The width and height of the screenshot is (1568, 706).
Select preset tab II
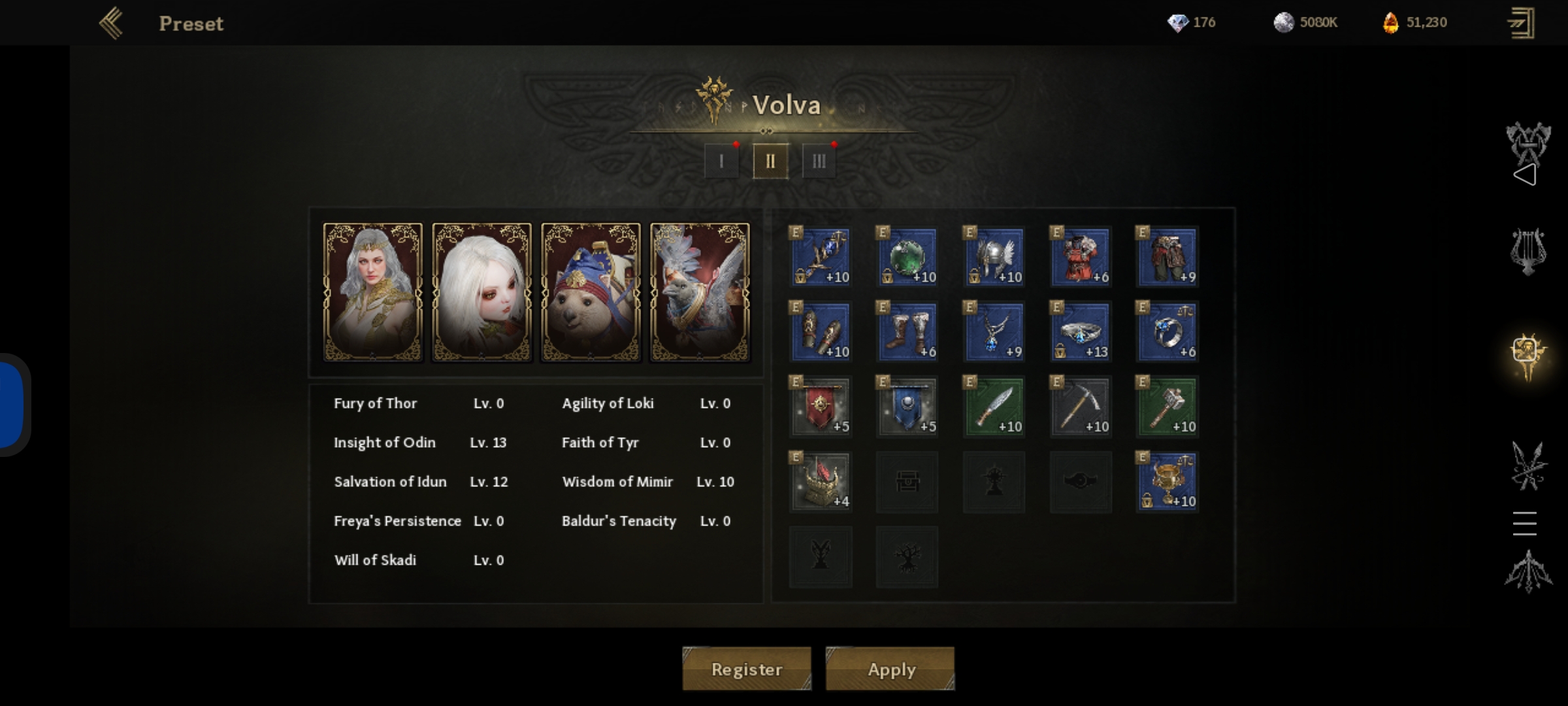coord(770,161)
